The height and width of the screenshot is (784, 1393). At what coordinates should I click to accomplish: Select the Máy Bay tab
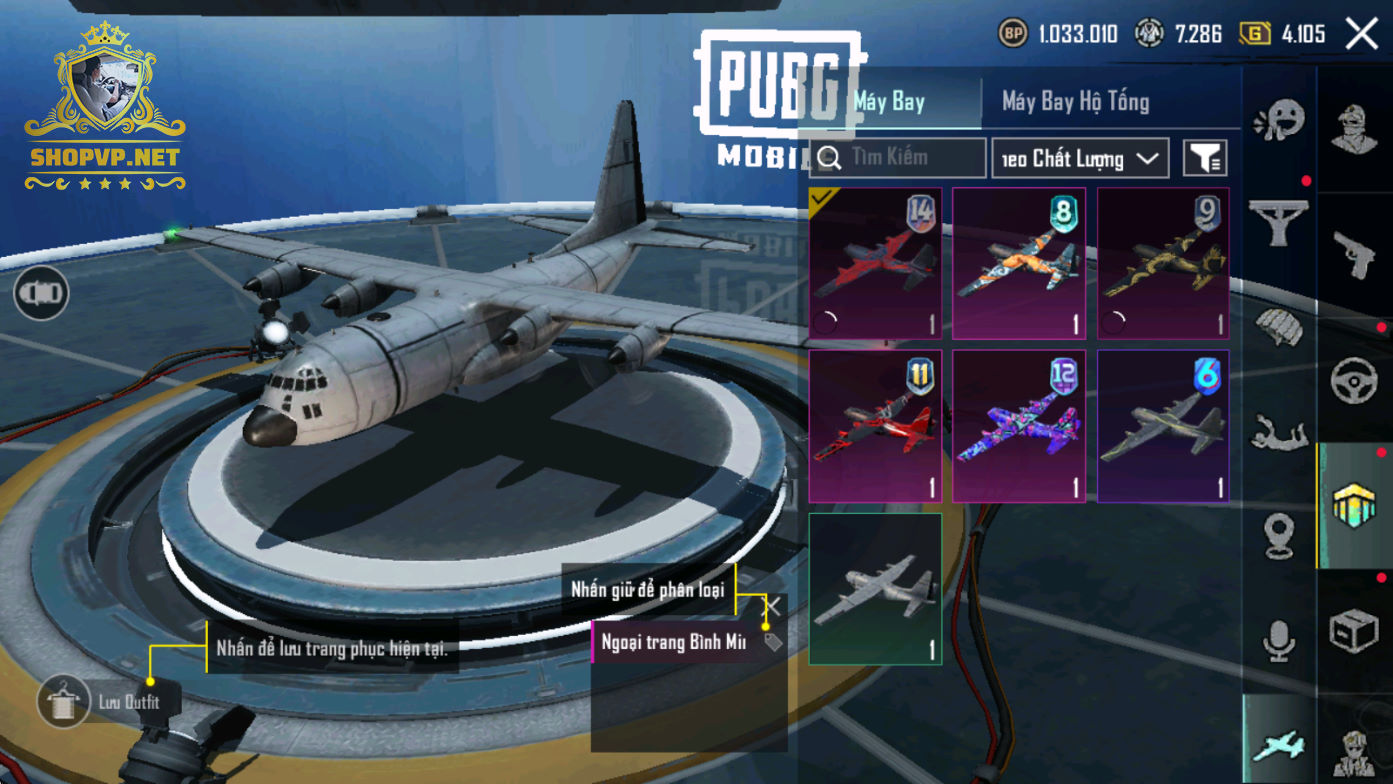coord(890,101)
